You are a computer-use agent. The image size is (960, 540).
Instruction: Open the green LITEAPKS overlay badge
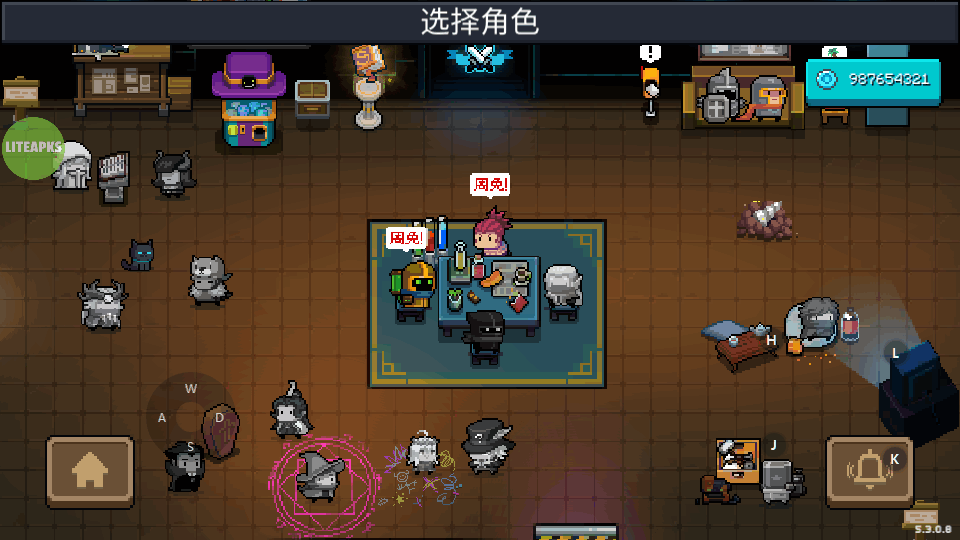click(x=33, y=148)
